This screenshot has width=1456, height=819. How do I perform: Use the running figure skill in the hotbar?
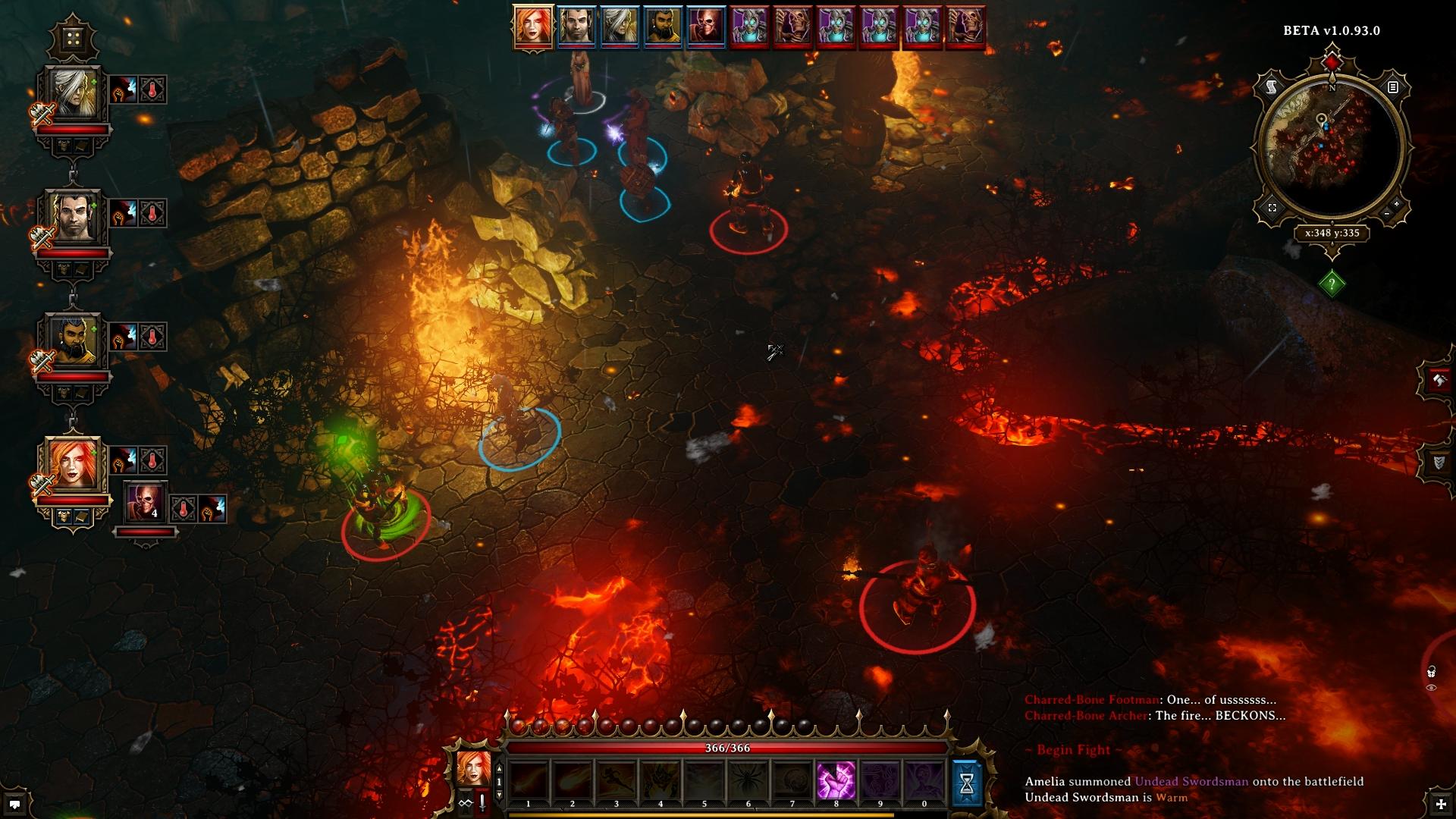[616, 782]
